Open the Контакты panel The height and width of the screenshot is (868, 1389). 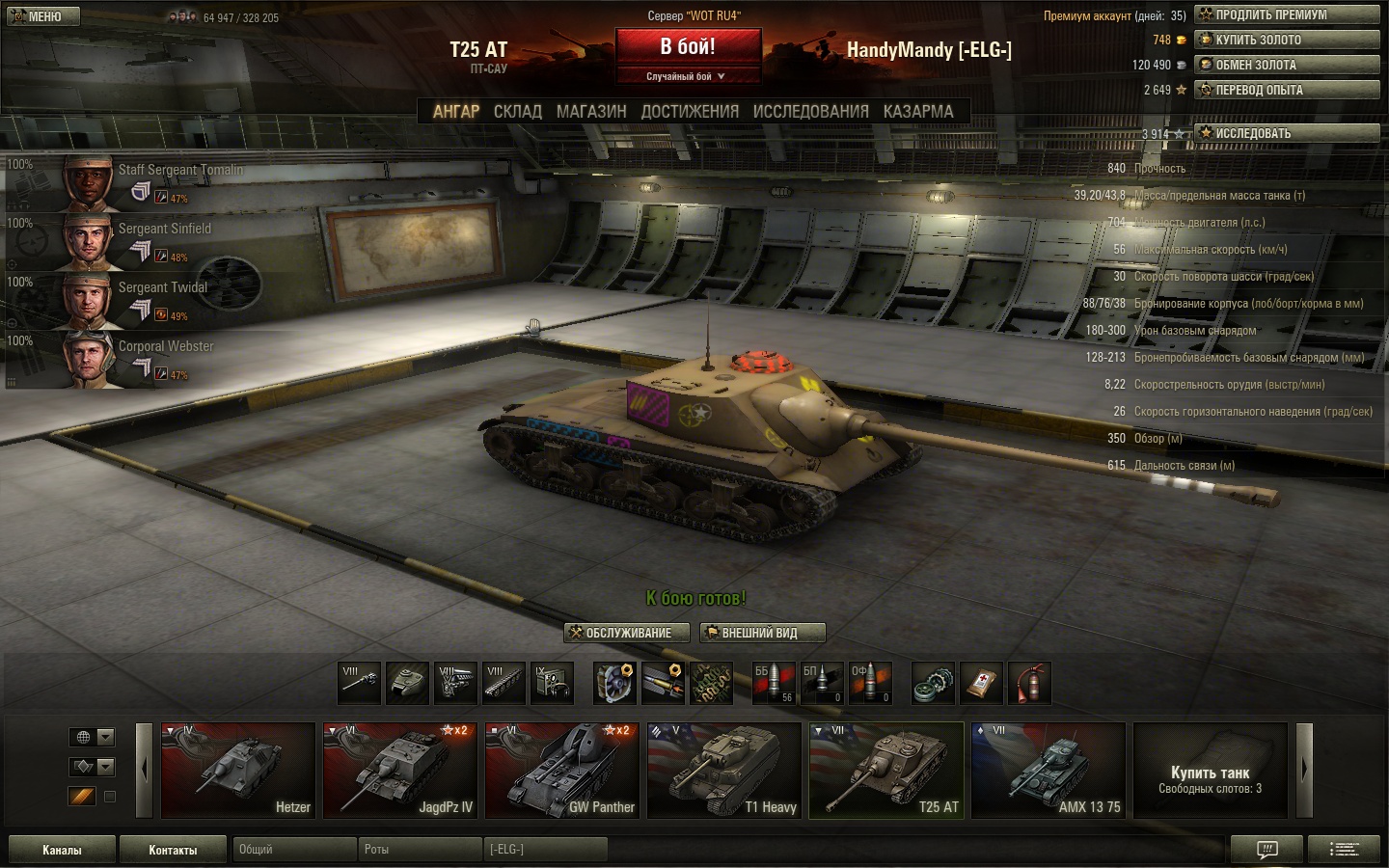(x=173, y=850)
